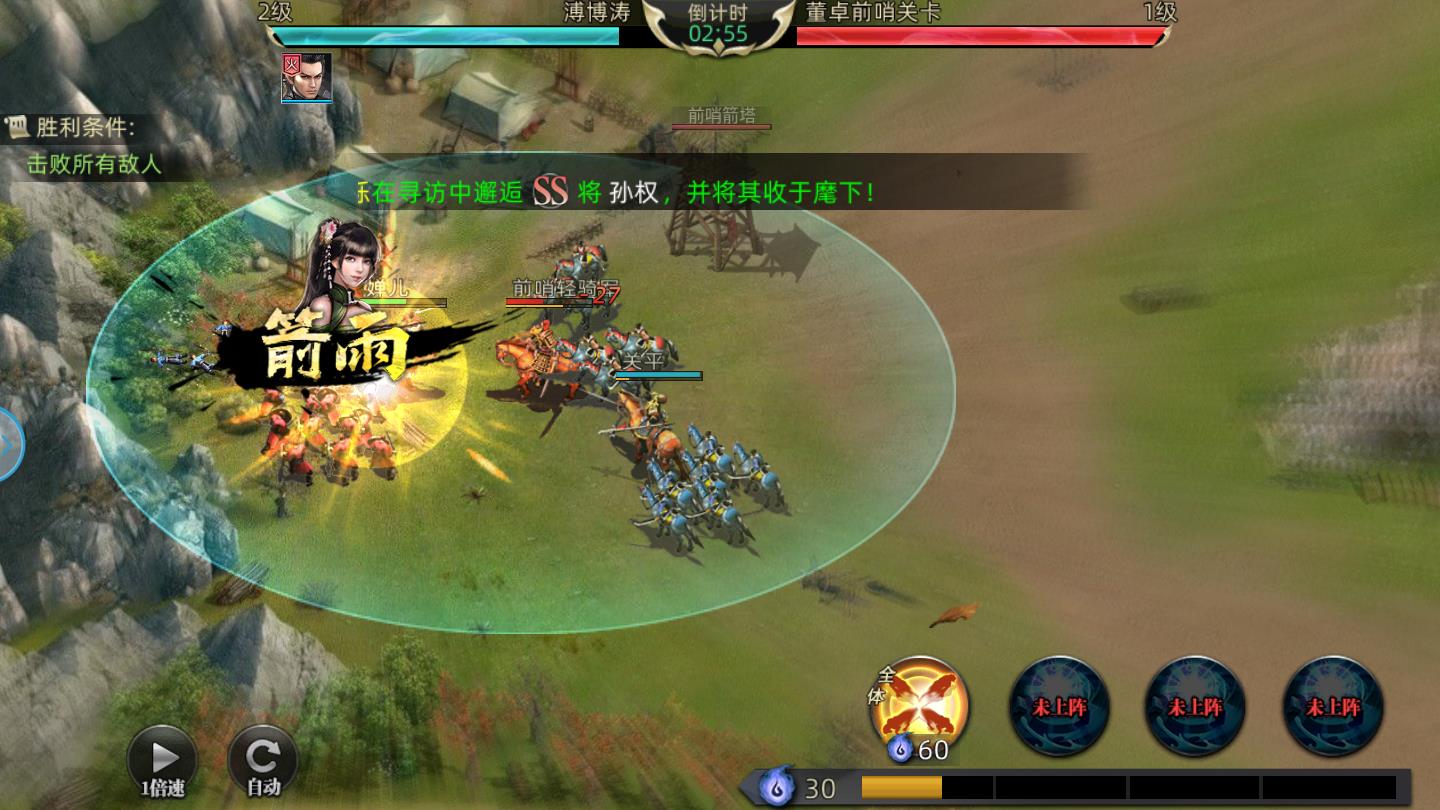Expand the left-edge side panel arrow
Viewport: 1440px width, 810px height.
10,445
